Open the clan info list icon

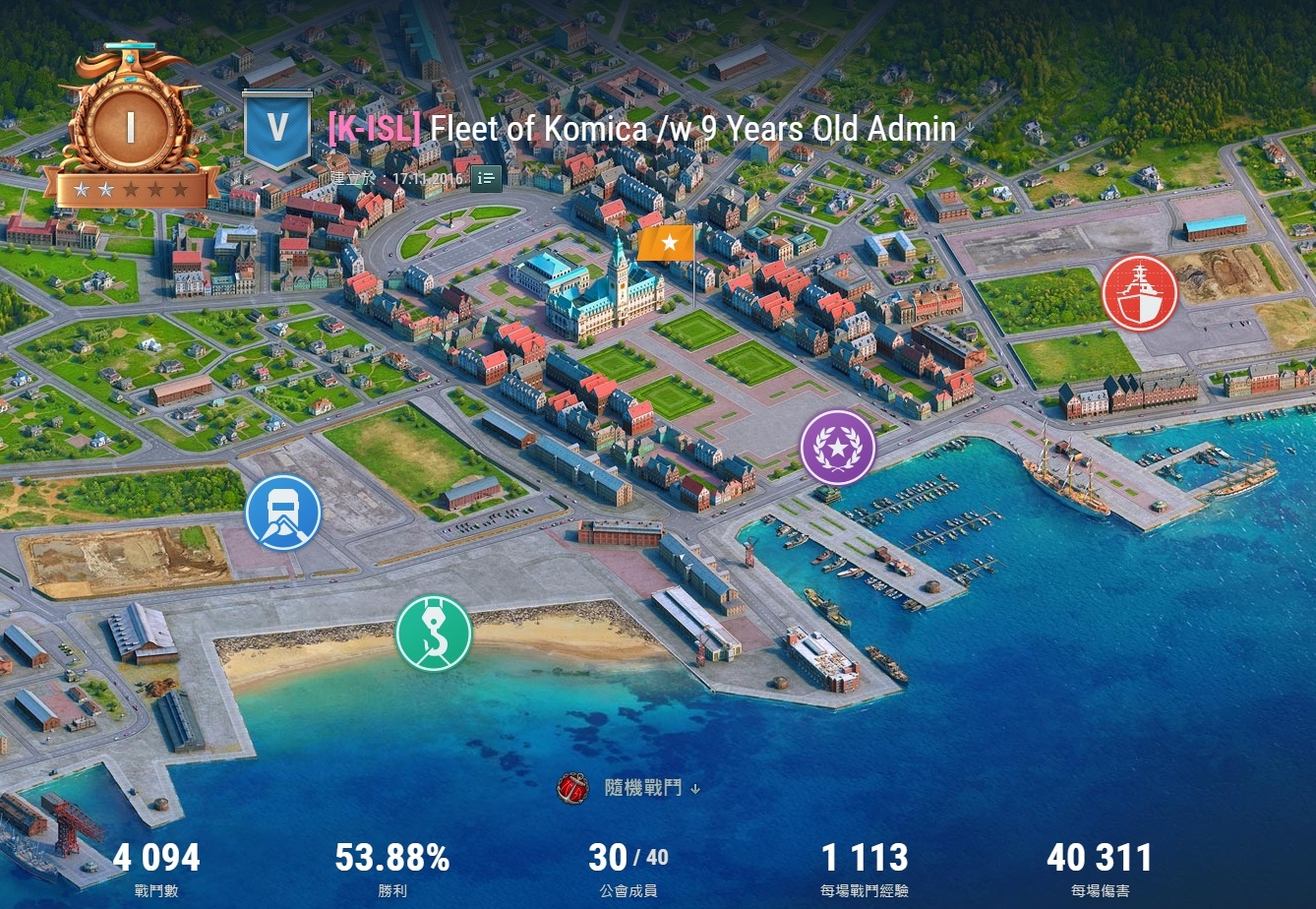click(x=486, y=178)
